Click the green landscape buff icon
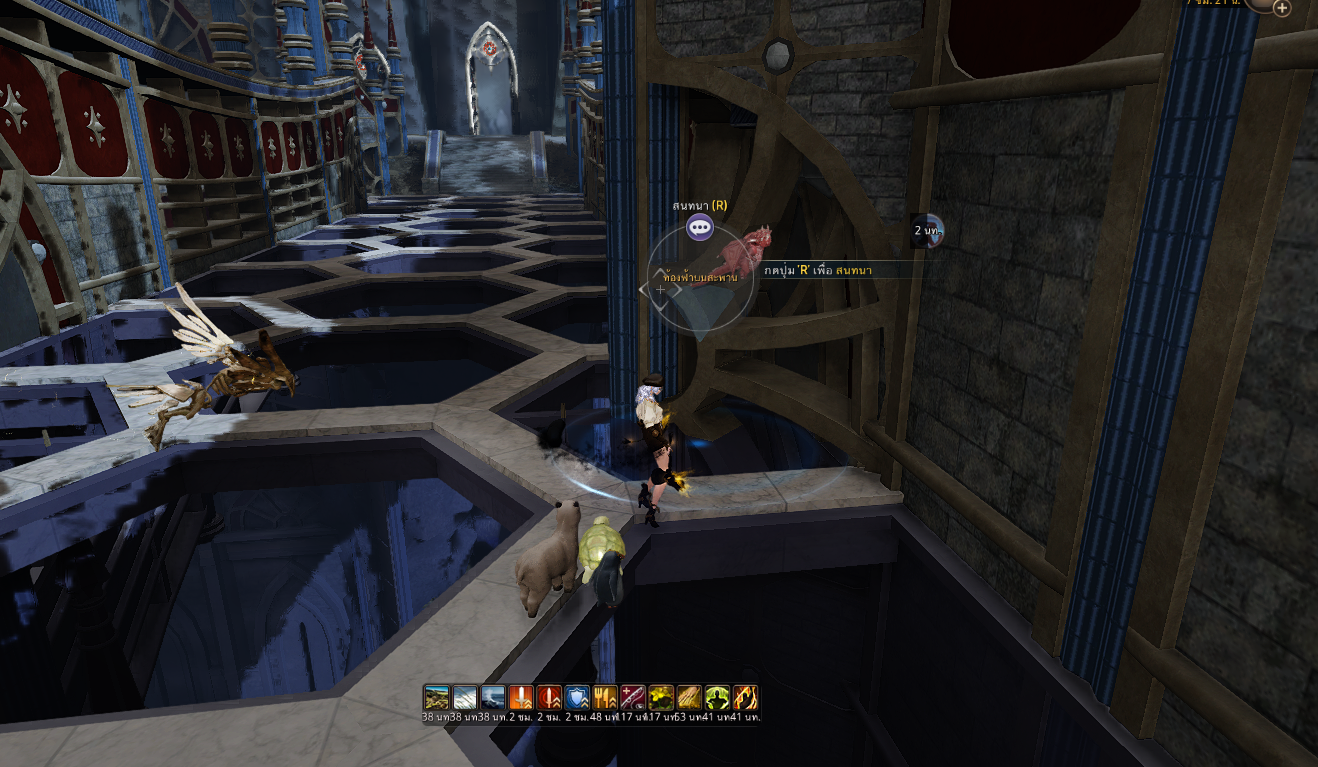The height and width of the screenshot is (767, 1318). [x=436, y=697]
